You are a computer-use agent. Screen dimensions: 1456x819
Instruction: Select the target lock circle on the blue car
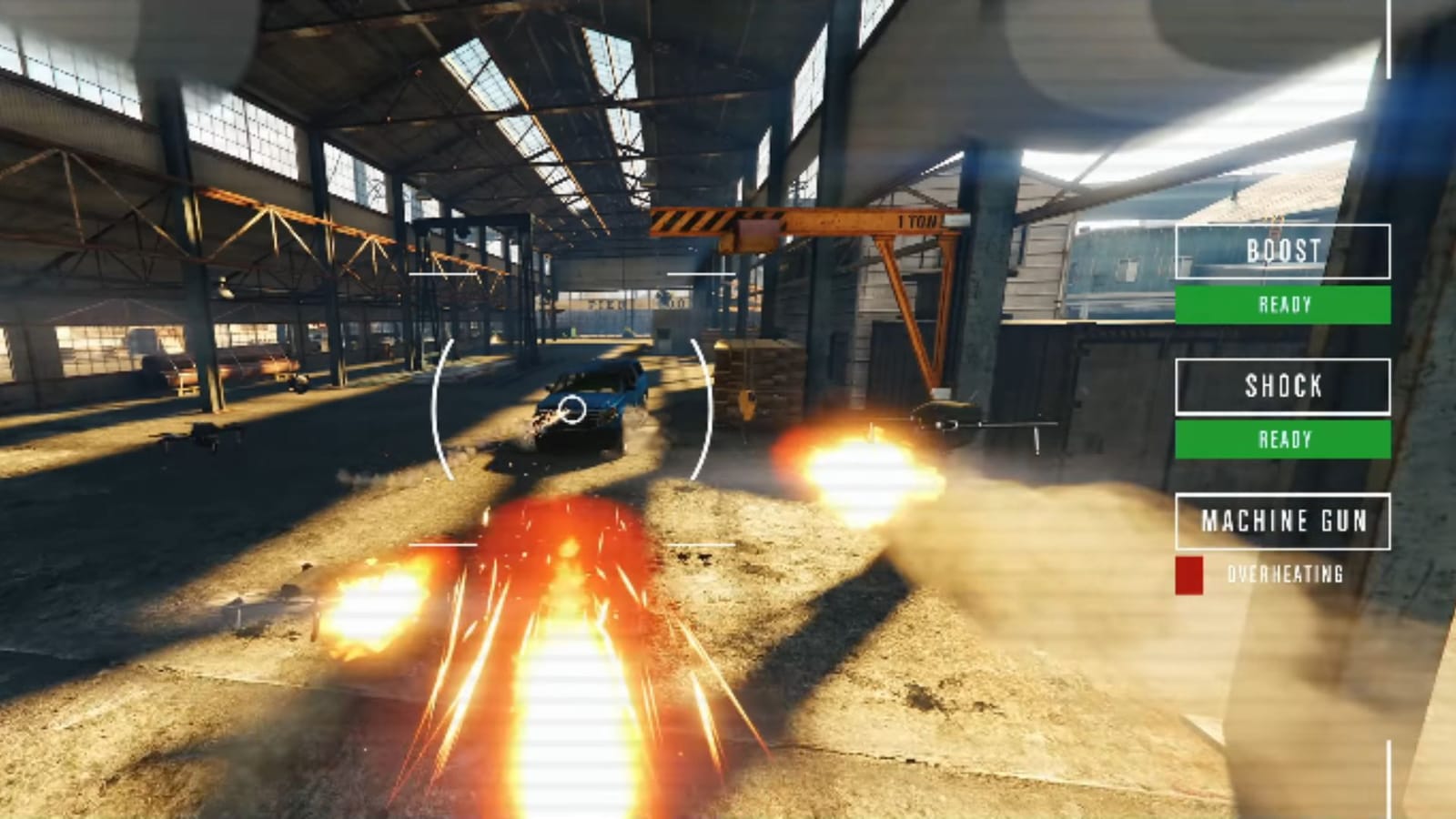pos(574,410)
